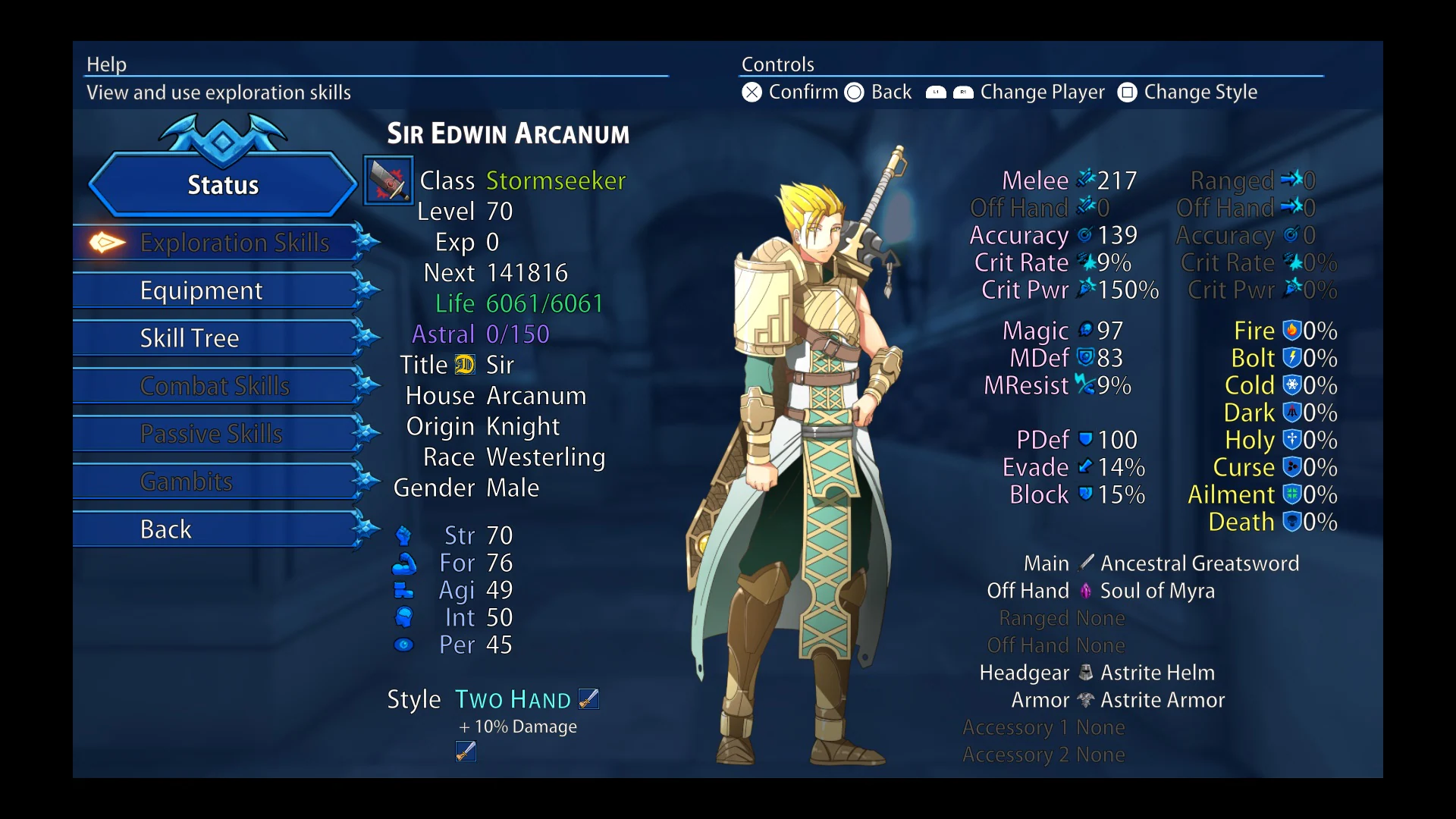Switch to the Combat Skills menu
Image resolution: width=1456 pixels, height=819 pixels.
pyautogui.click(x=215, y=385)
